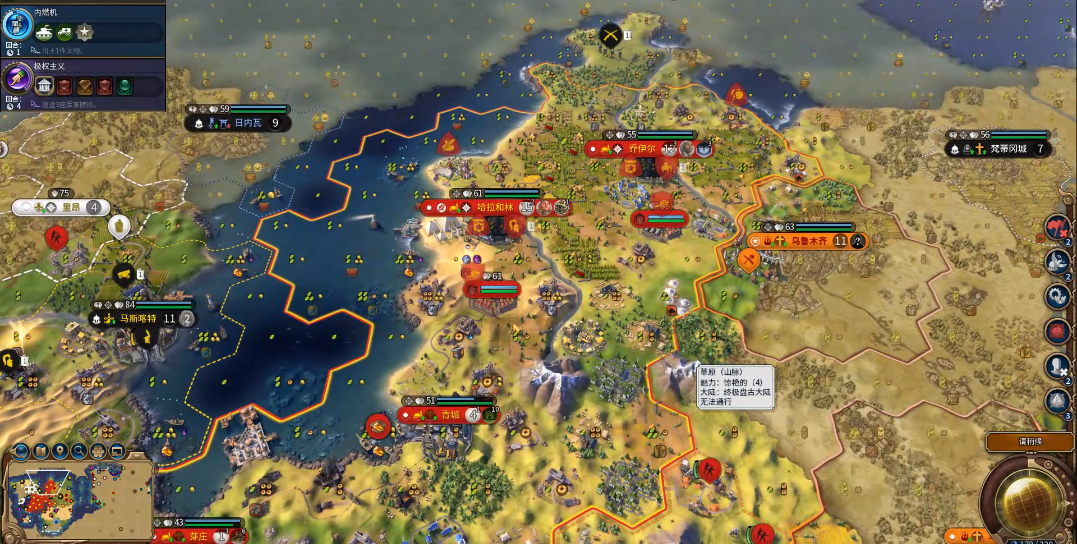Open the gear production notification
The width and height of the screenshot is (1077, 544).
coord(1058,296)
